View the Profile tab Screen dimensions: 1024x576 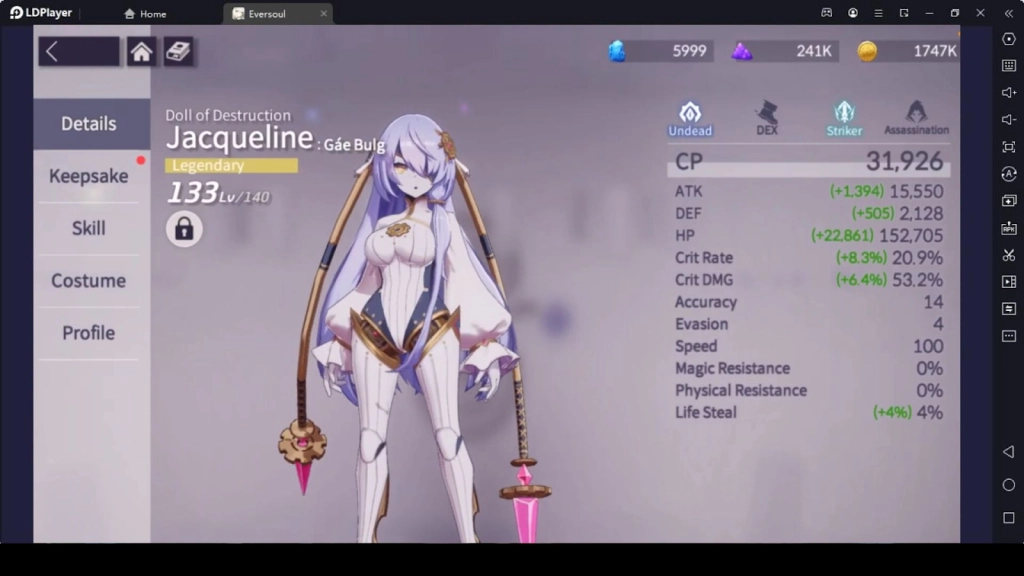tap(89, 333)
